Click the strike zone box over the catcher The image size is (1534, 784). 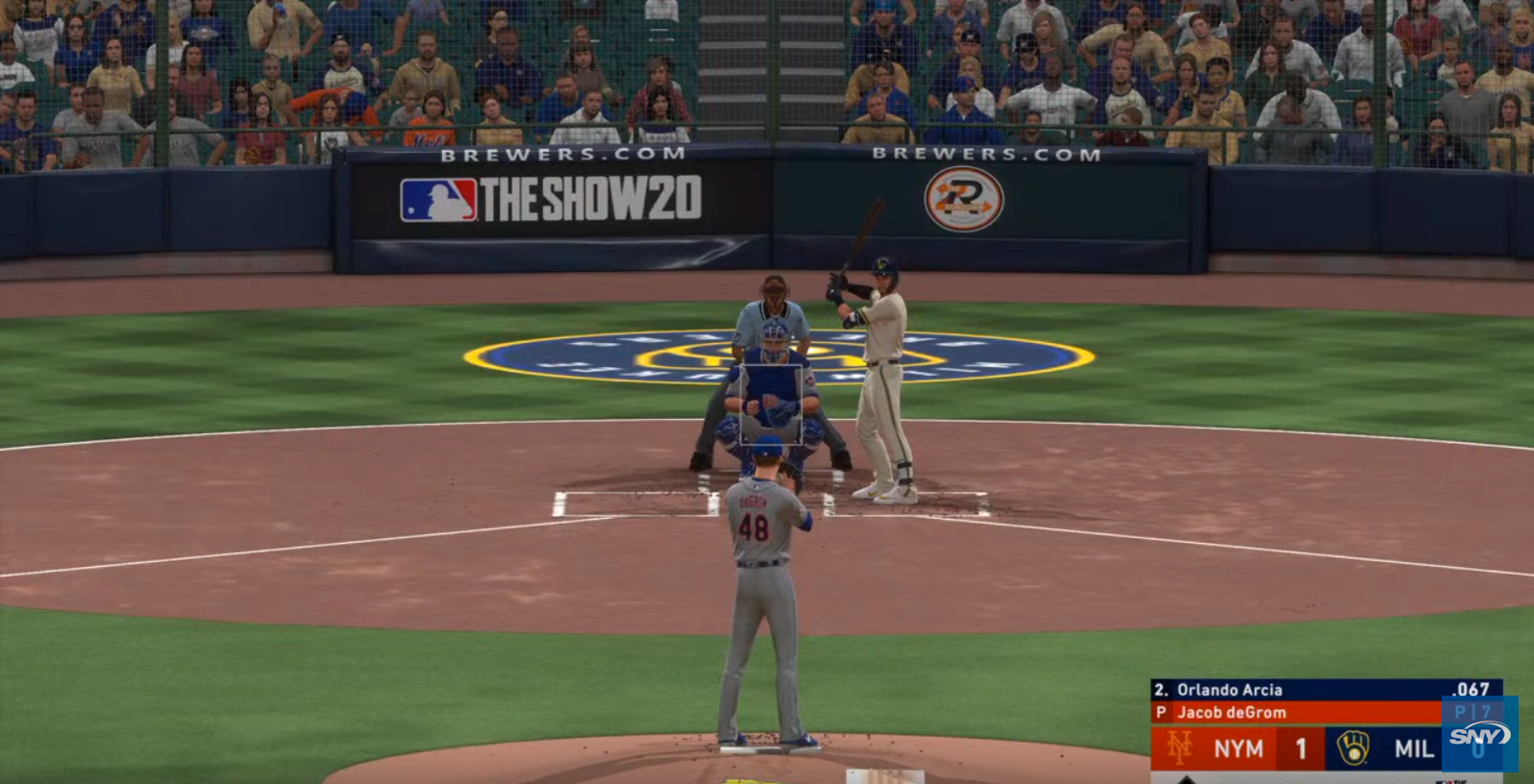pos(771,404)
